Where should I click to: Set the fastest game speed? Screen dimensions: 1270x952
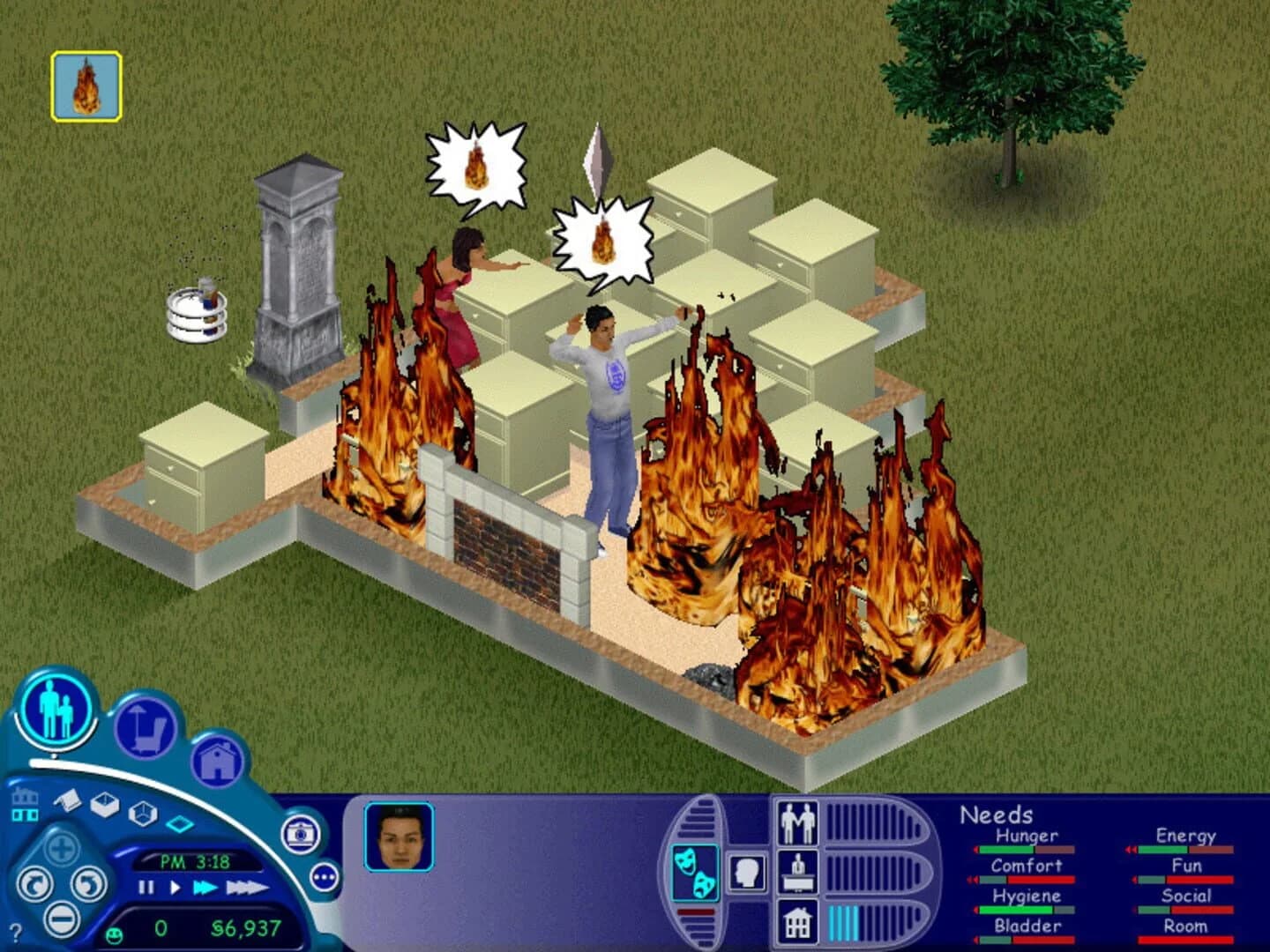(245, 887)
